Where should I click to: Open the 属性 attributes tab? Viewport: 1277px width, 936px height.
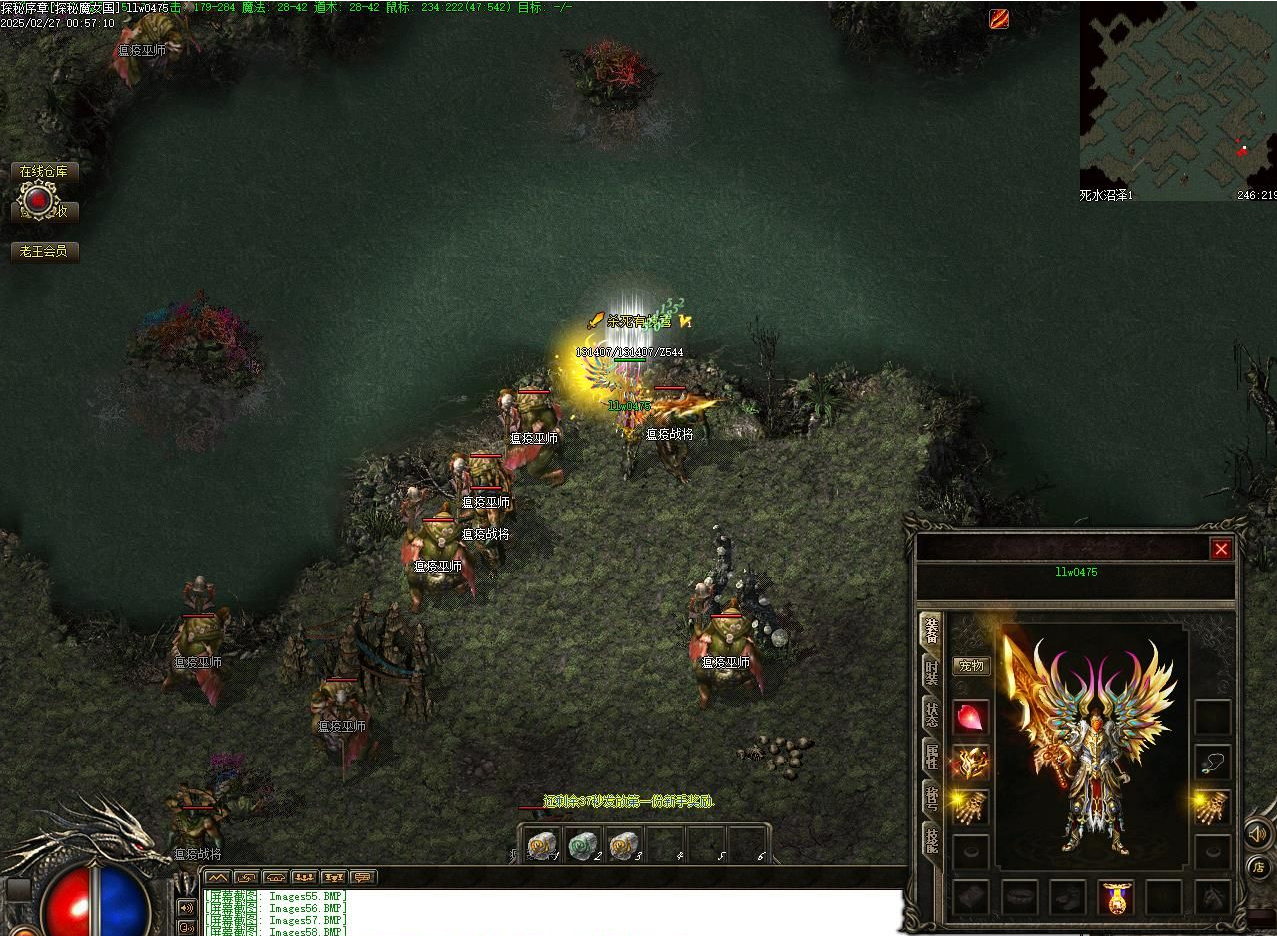(931, 756)
